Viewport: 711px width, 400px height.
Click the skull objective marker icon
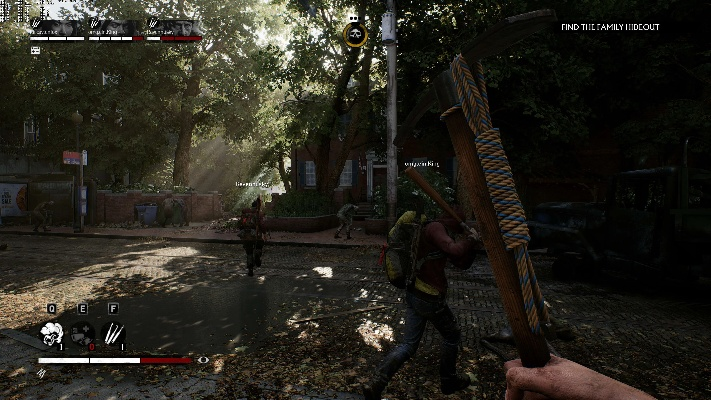coord(355,35)
